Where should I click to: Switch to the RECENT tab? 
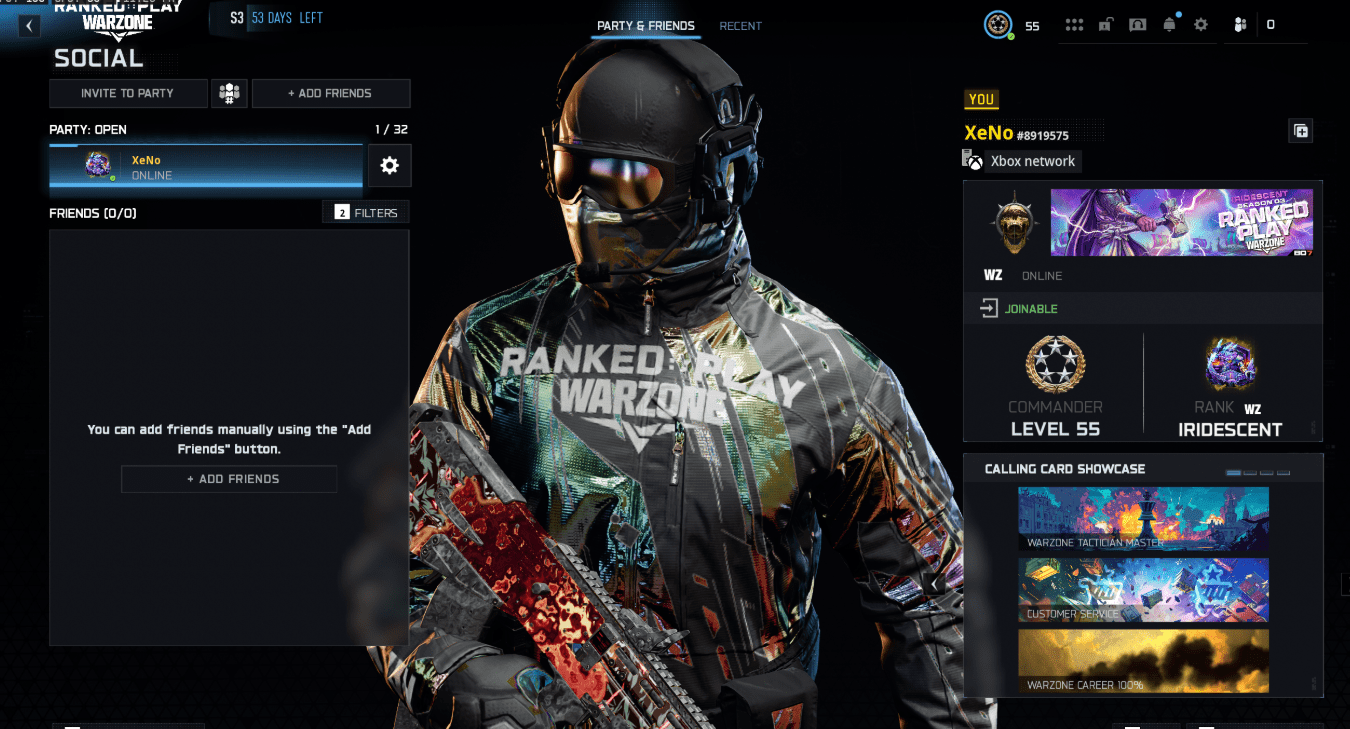(x=740, y=26)
